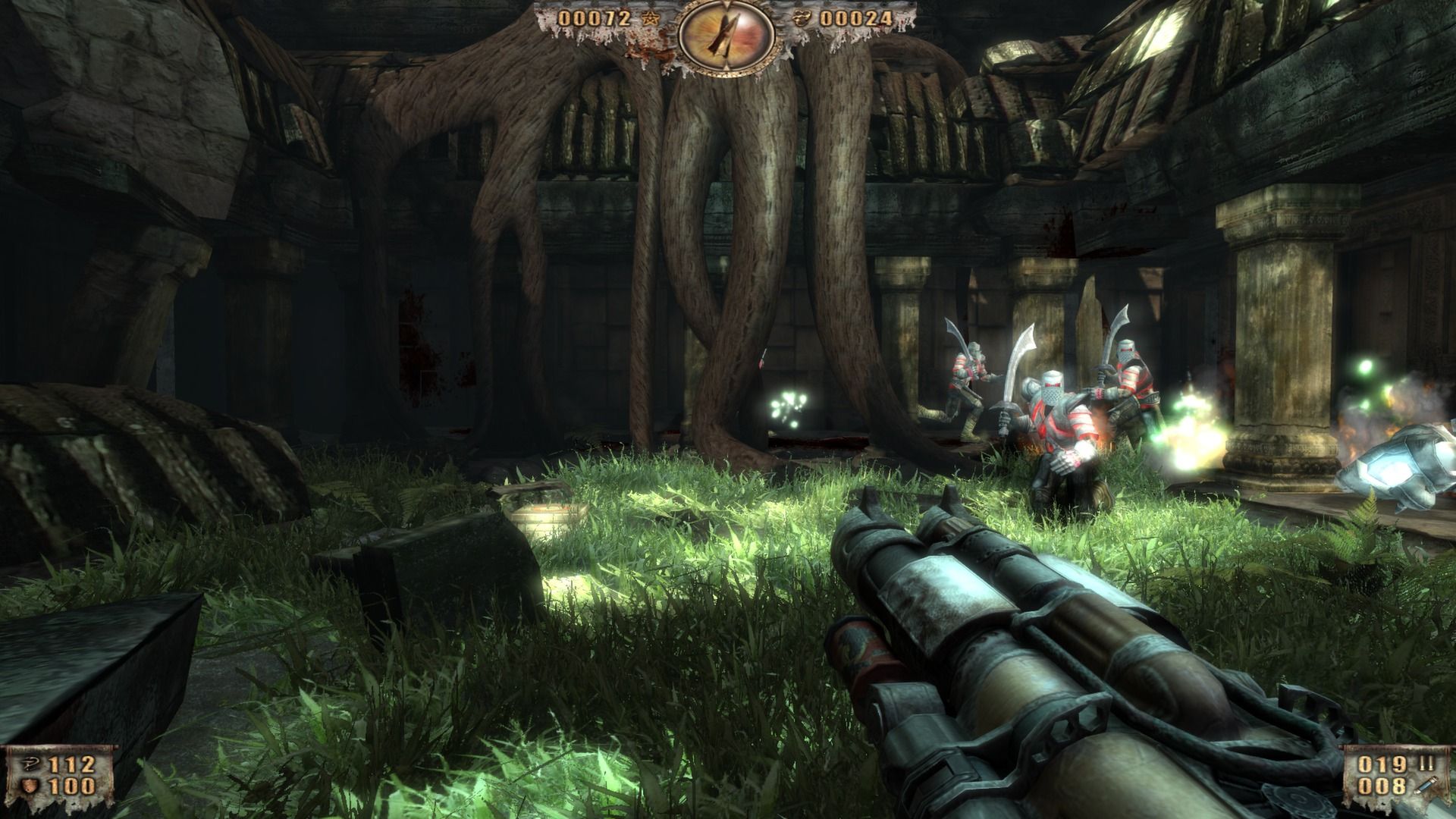
Task: Click the shotgun shell icons near ammo 019
Action: [1426, 762]
